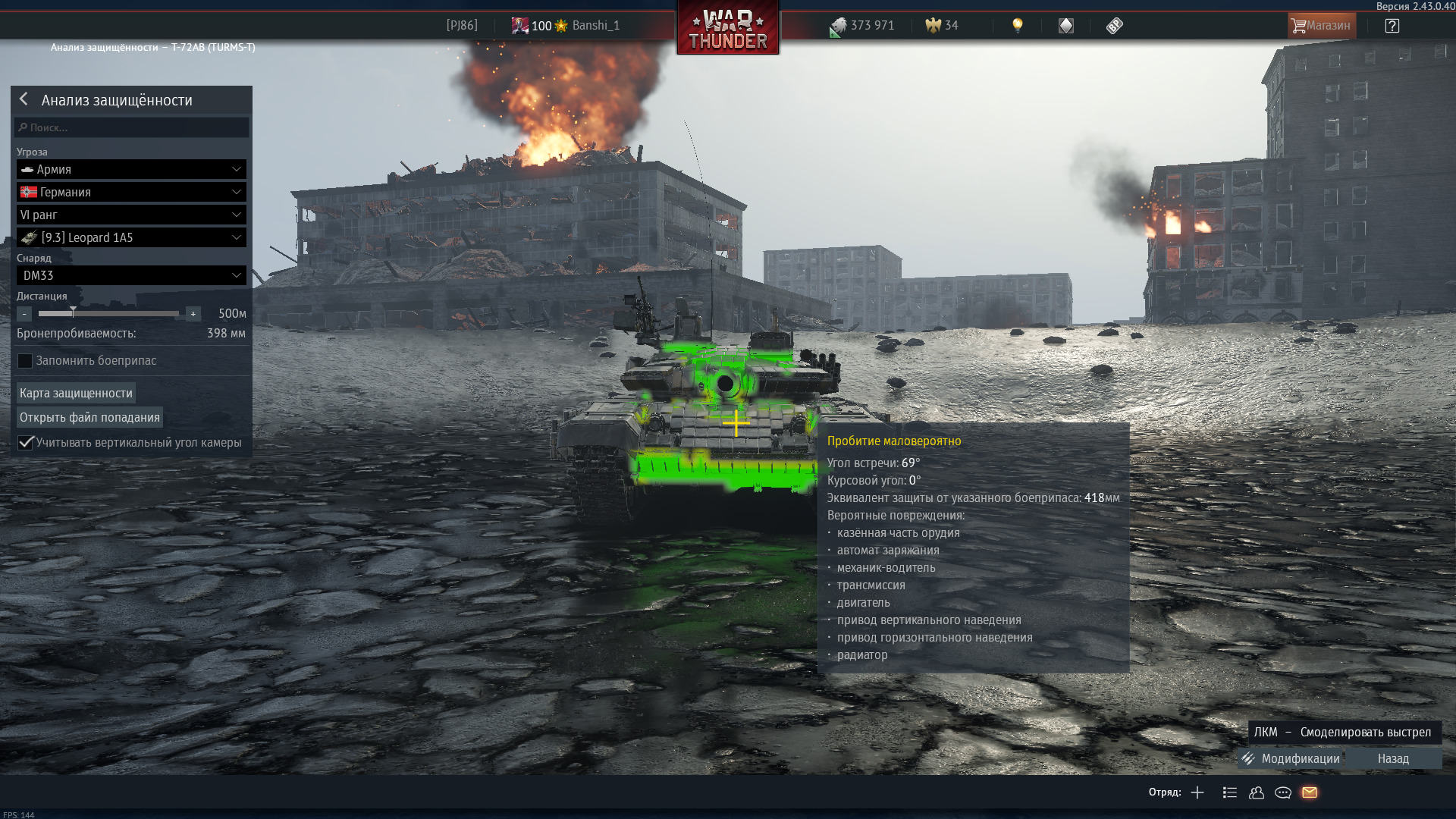Viewport: 1456px width, 819px height.
Task: Click the plus icon to invite to squad
Action: click(x=1196, y=792)
